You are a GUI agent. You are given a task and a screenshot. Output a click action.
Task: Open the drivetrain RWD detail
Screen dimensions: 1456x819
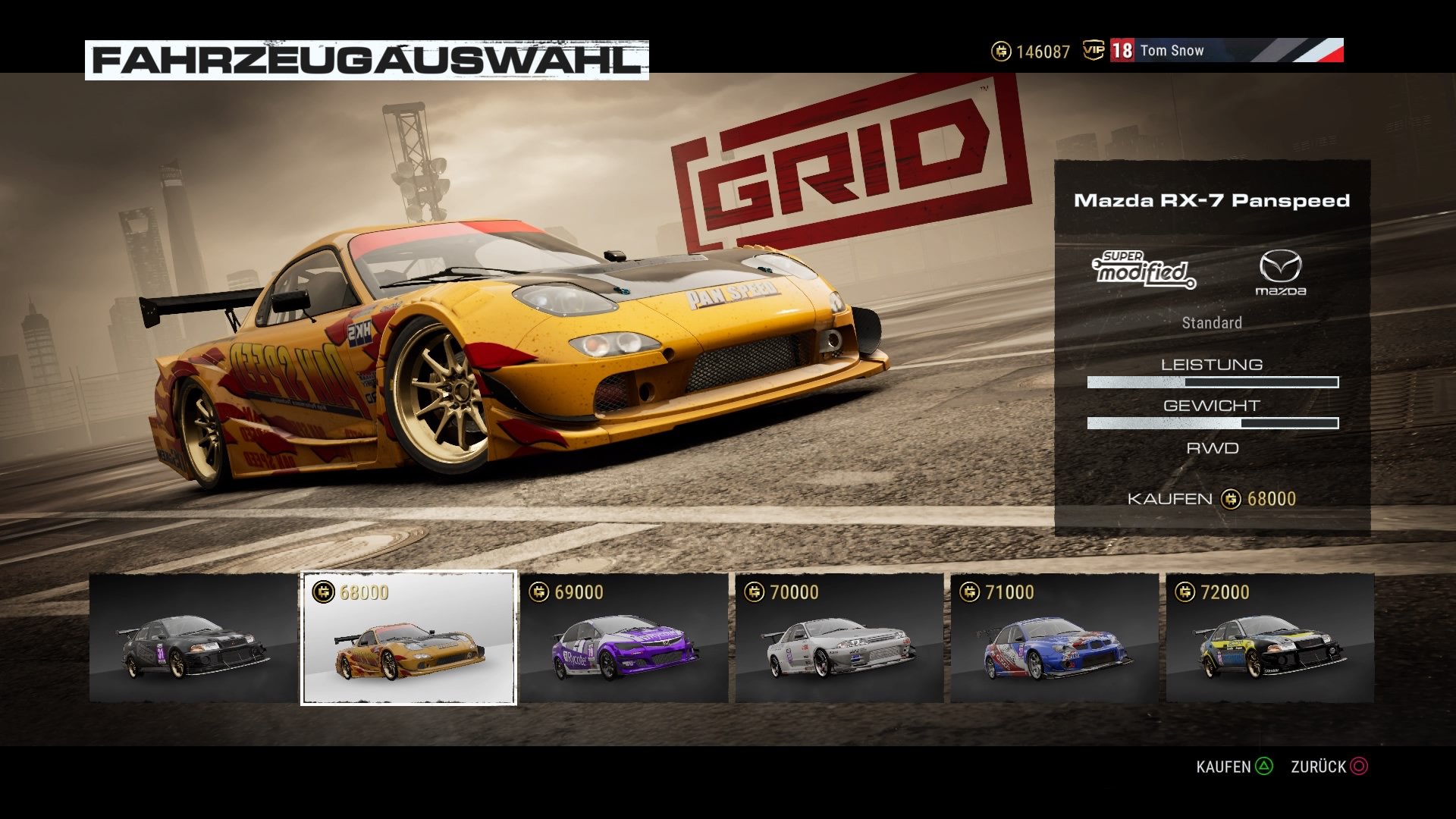pyautogui.click(x=1212, y=447)
